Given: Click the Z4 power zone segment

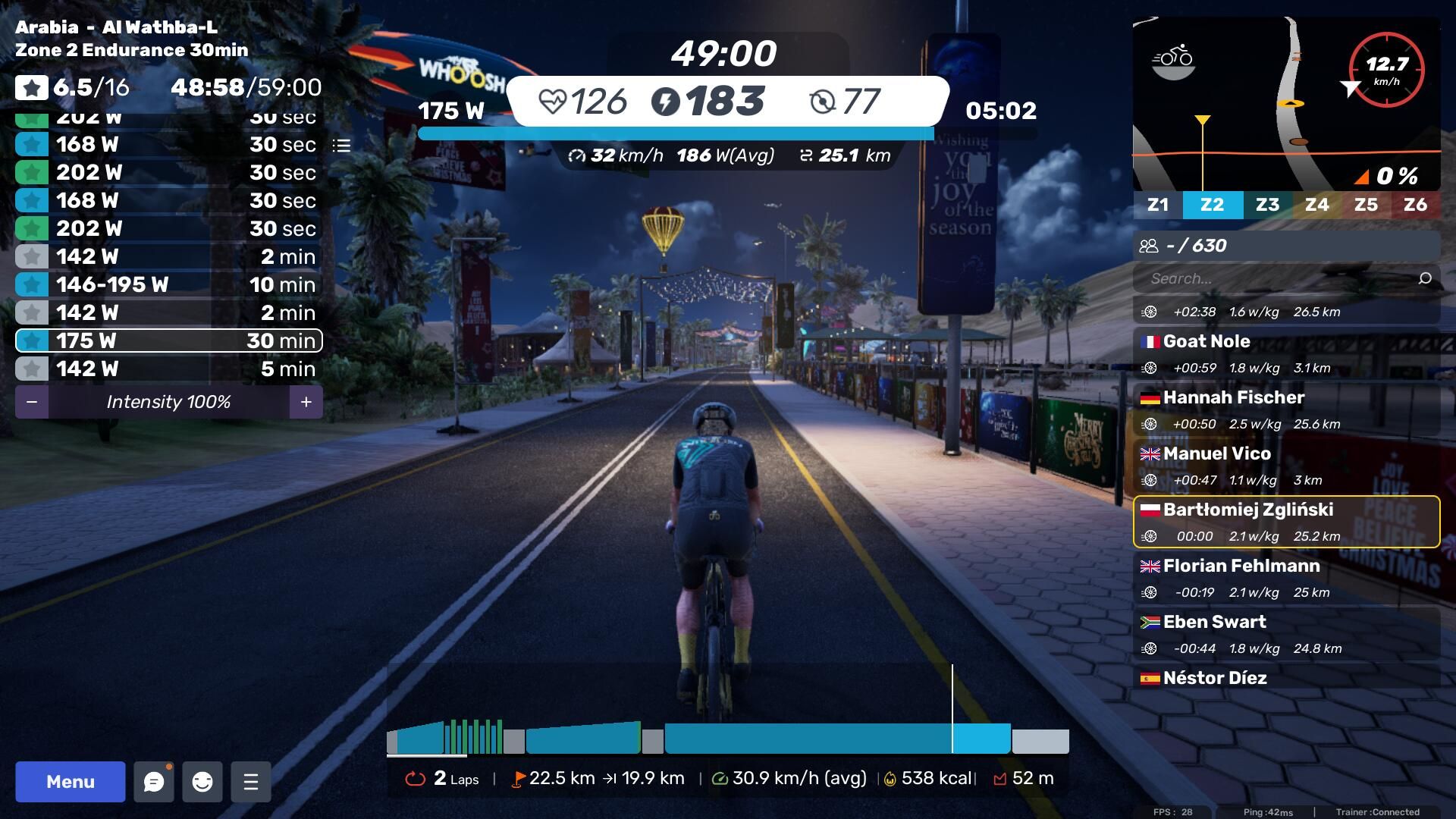Looking at the screenshot, I should [x=1316, y=205].
